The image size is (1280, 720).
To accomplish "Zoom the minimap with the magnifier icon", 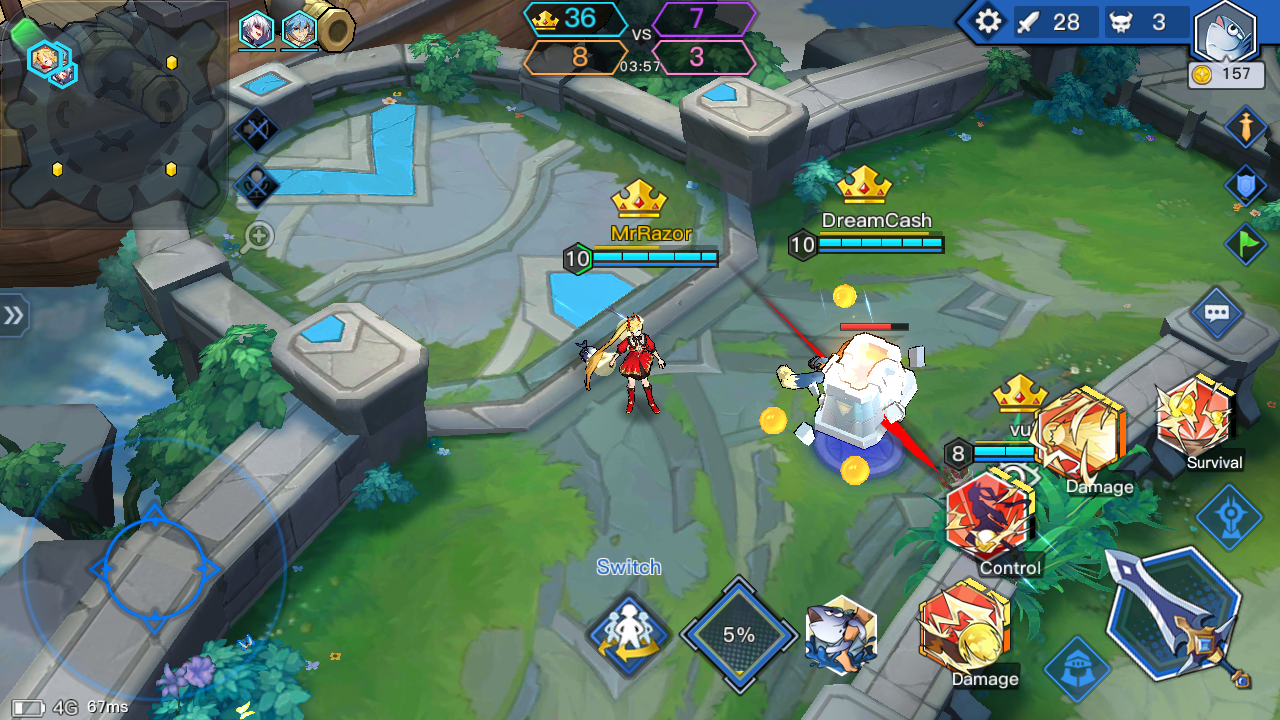I will (x=258, y=236).
